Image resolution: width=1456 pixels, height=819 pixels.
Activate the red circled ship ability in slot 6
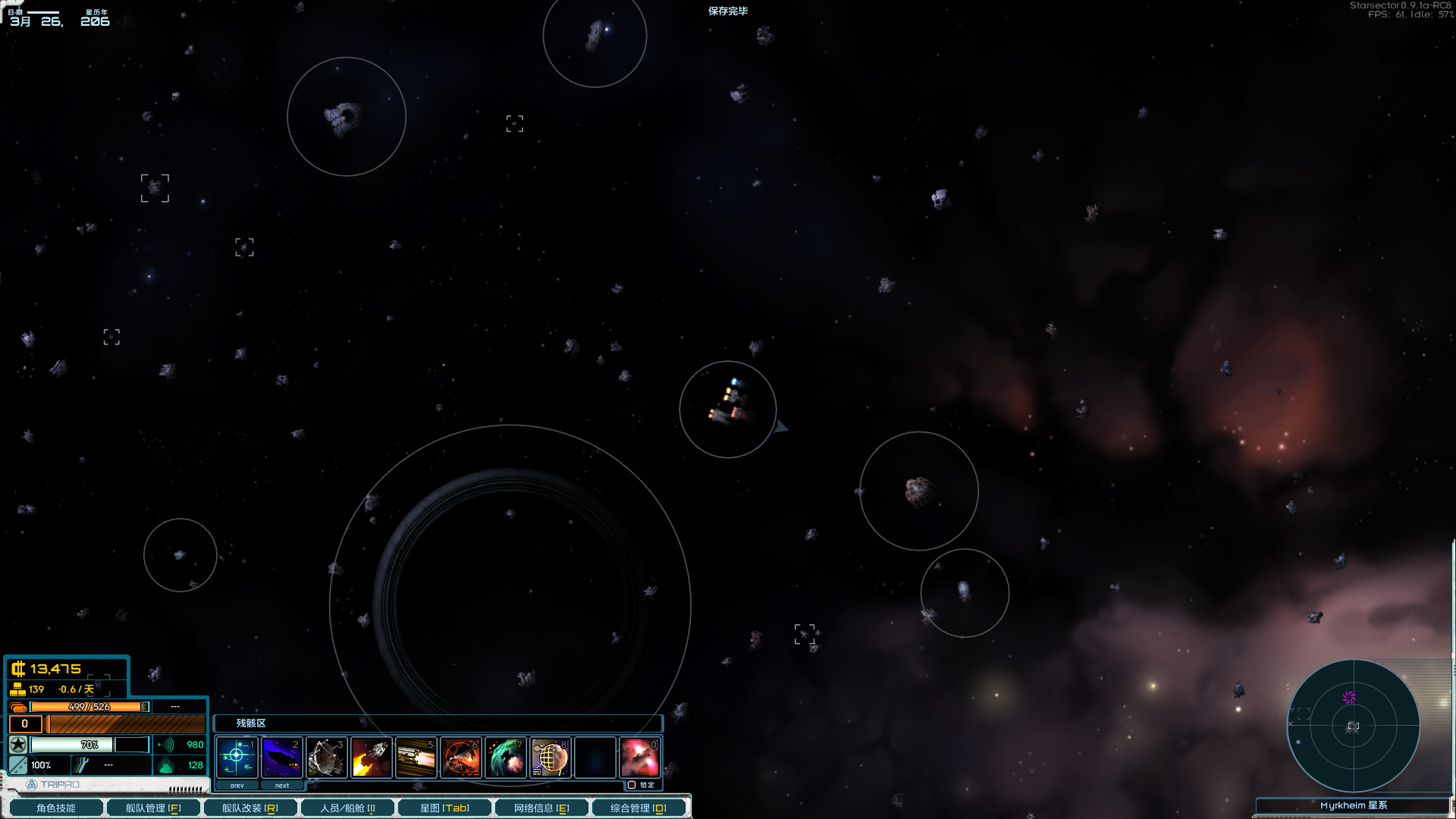[x=460, y=757]
